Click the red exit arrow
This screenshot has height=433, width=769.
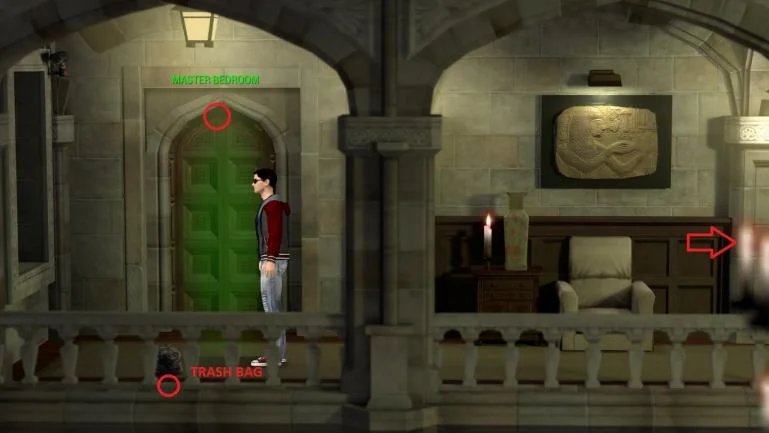click(x=711, y=243)
